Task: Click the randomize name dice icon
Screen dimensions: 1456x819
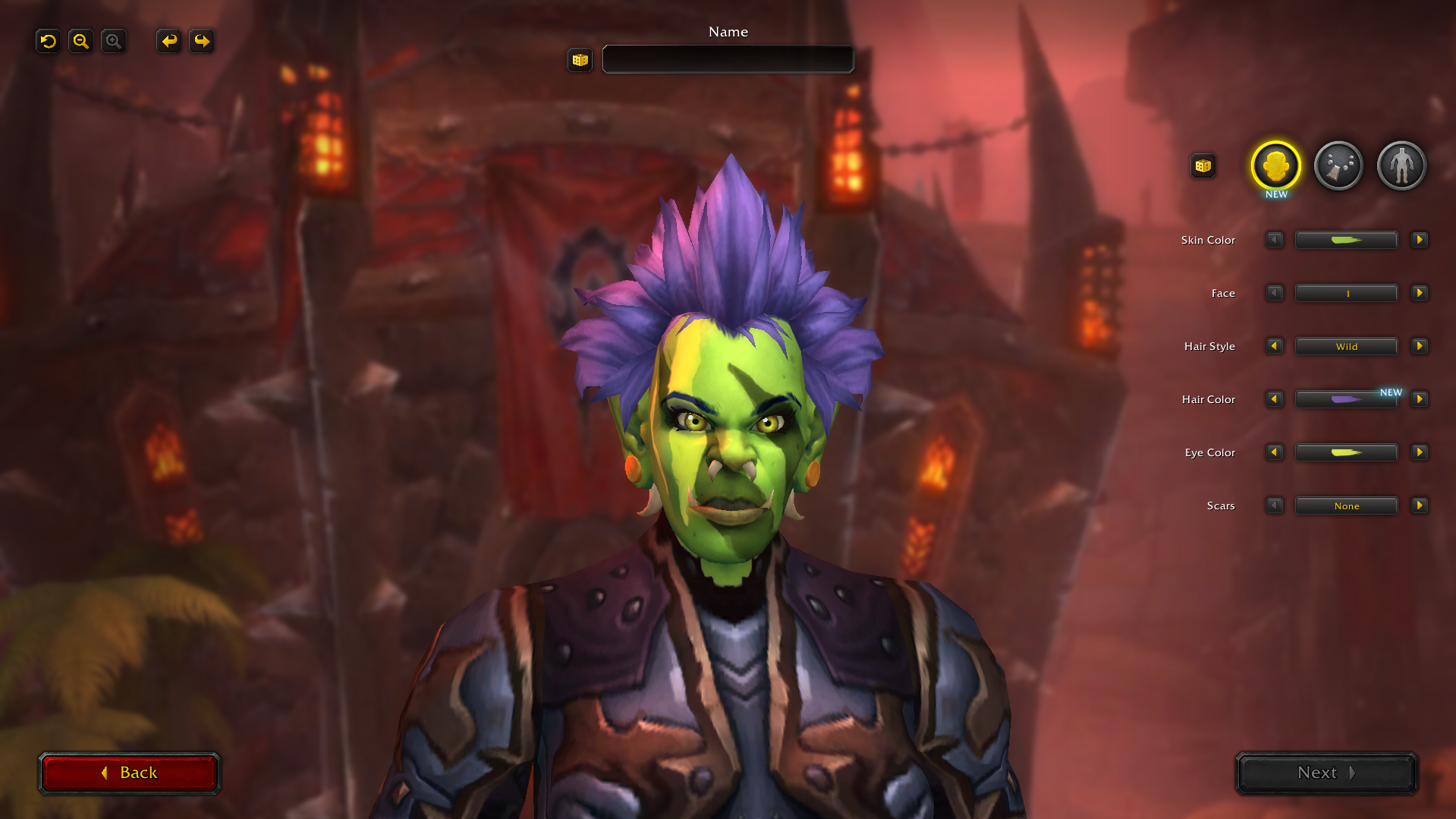Action: (580, 60)
